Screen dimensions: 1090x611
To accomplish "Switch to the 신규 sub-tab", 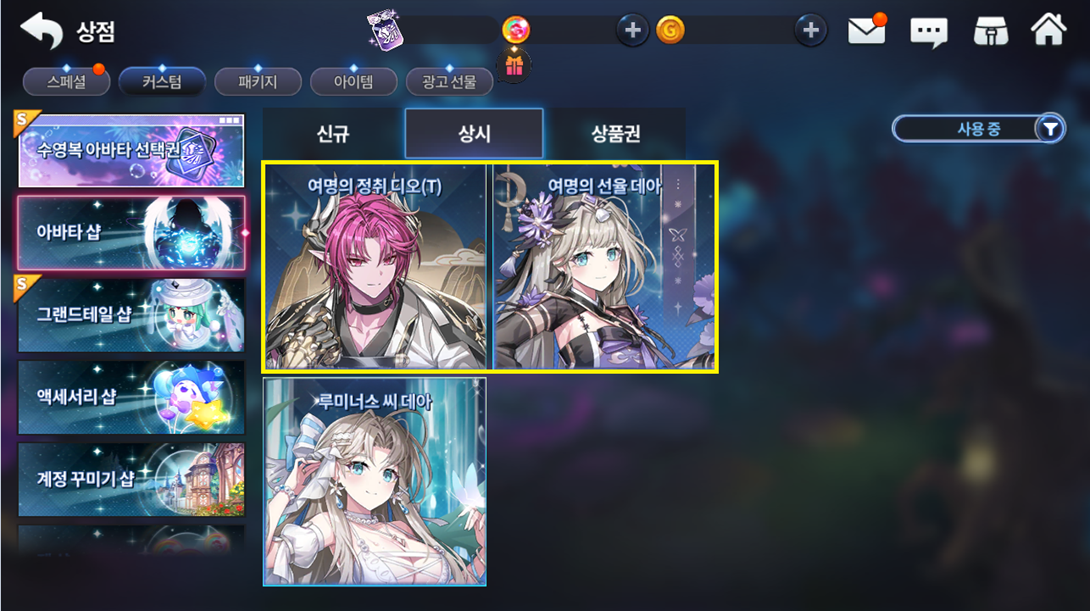I will coord(333,134).
